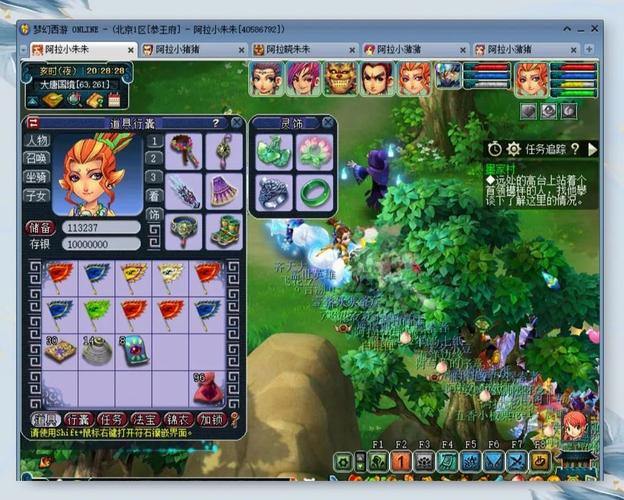Image resolution: width=624 pixels, height=500 pixels.
Task: Select the 坐骑 mount tab
Action: 38,177
